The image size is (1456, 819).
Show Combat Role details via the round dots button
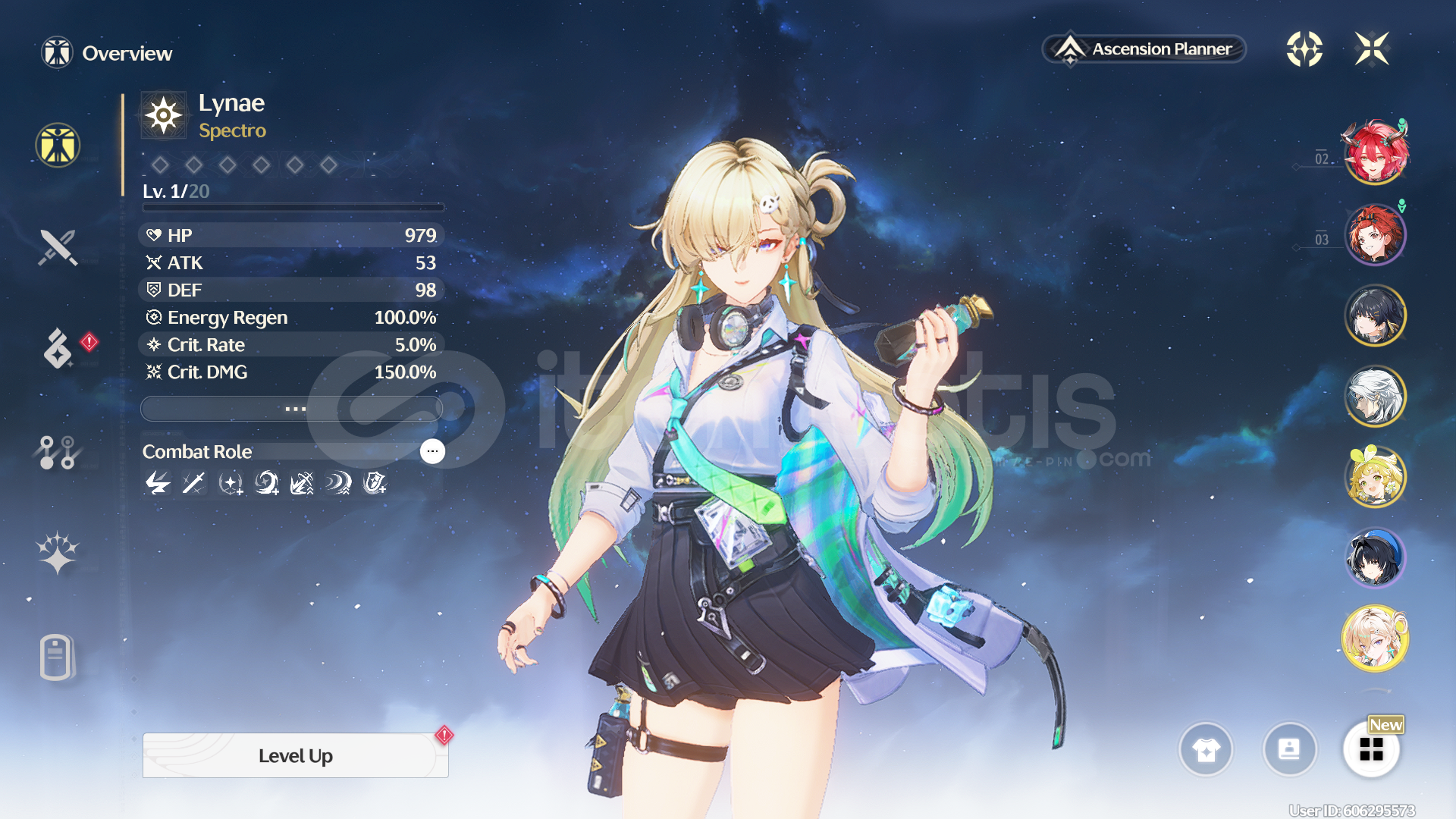pos(432,451)
